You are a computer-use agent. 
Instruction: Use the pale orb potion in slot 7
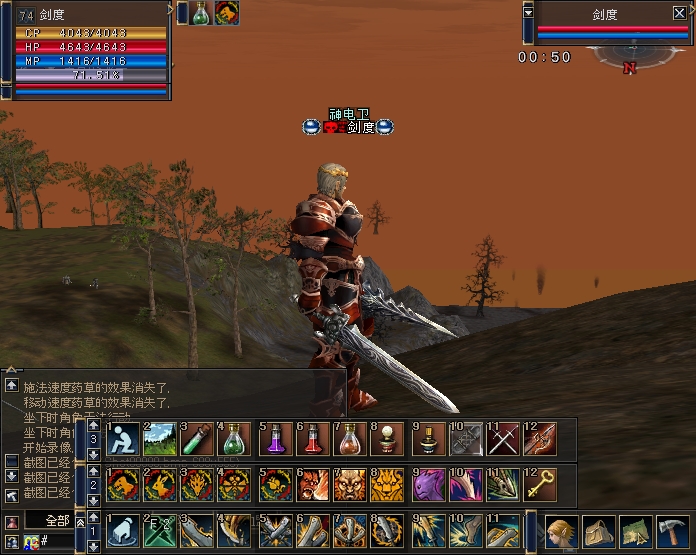350,439
